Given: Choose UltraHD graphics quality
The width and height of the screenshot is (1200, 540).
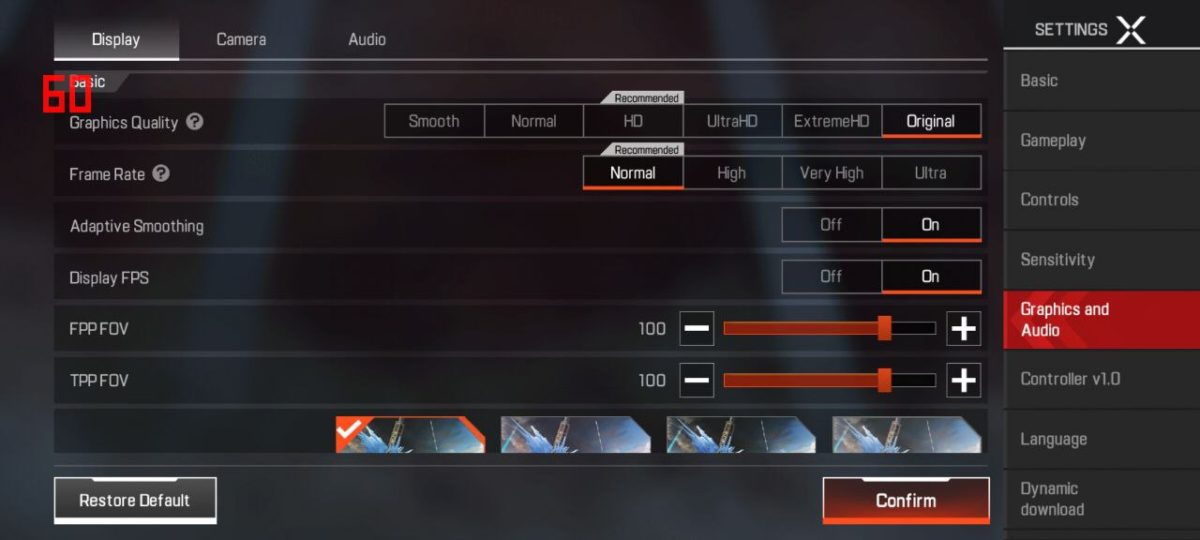Looking at the screenshot, I should point(732,121).
